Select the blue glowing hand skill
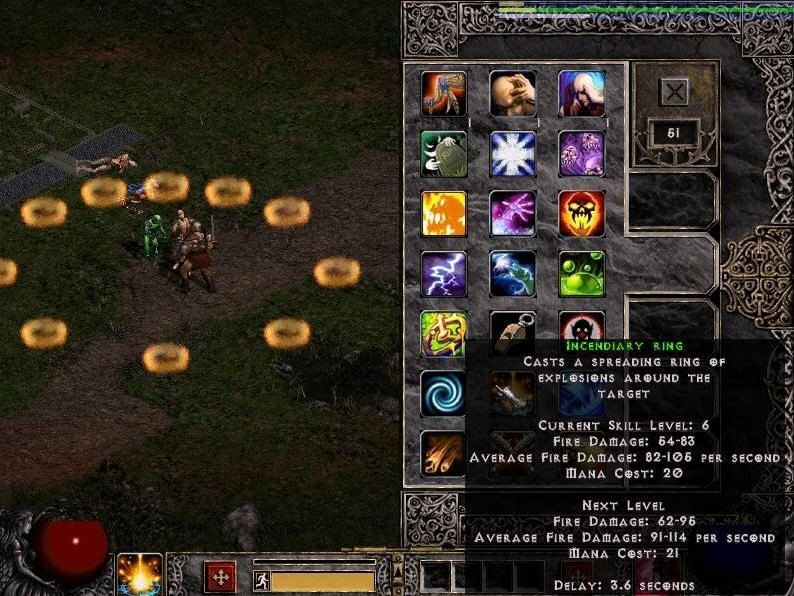Image resolution: width=794 pixels, height=596 pixels. [513, 273]
